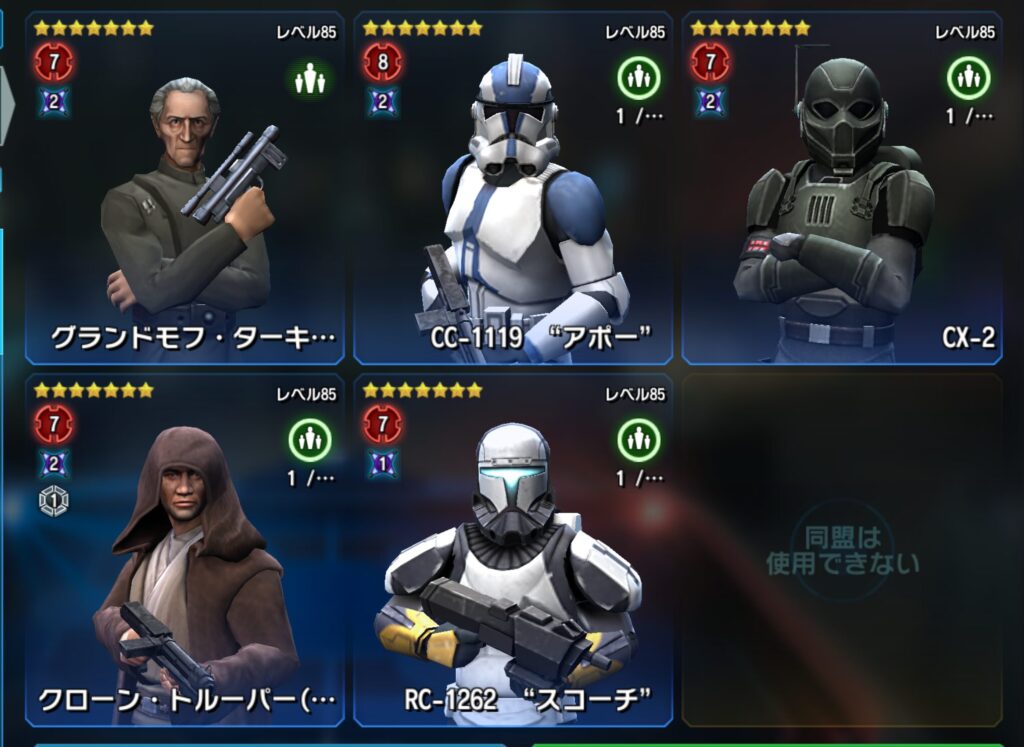
Task: Choose the CC-1119 "アポー" clone trooper card
Action: click(513, 190)
